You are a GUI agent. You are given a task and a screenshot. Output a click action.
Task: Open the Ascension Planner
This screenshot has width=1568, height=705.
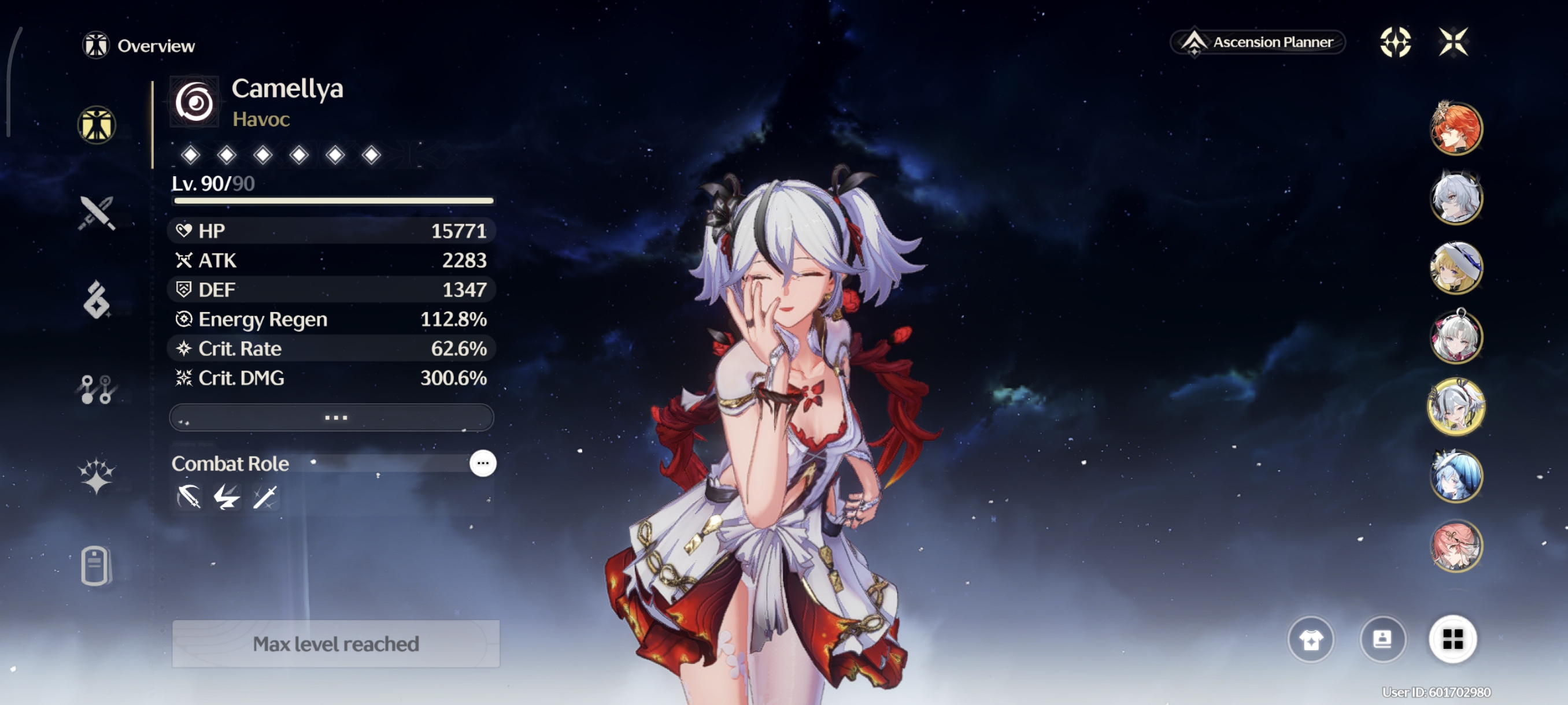[1258, 42]
